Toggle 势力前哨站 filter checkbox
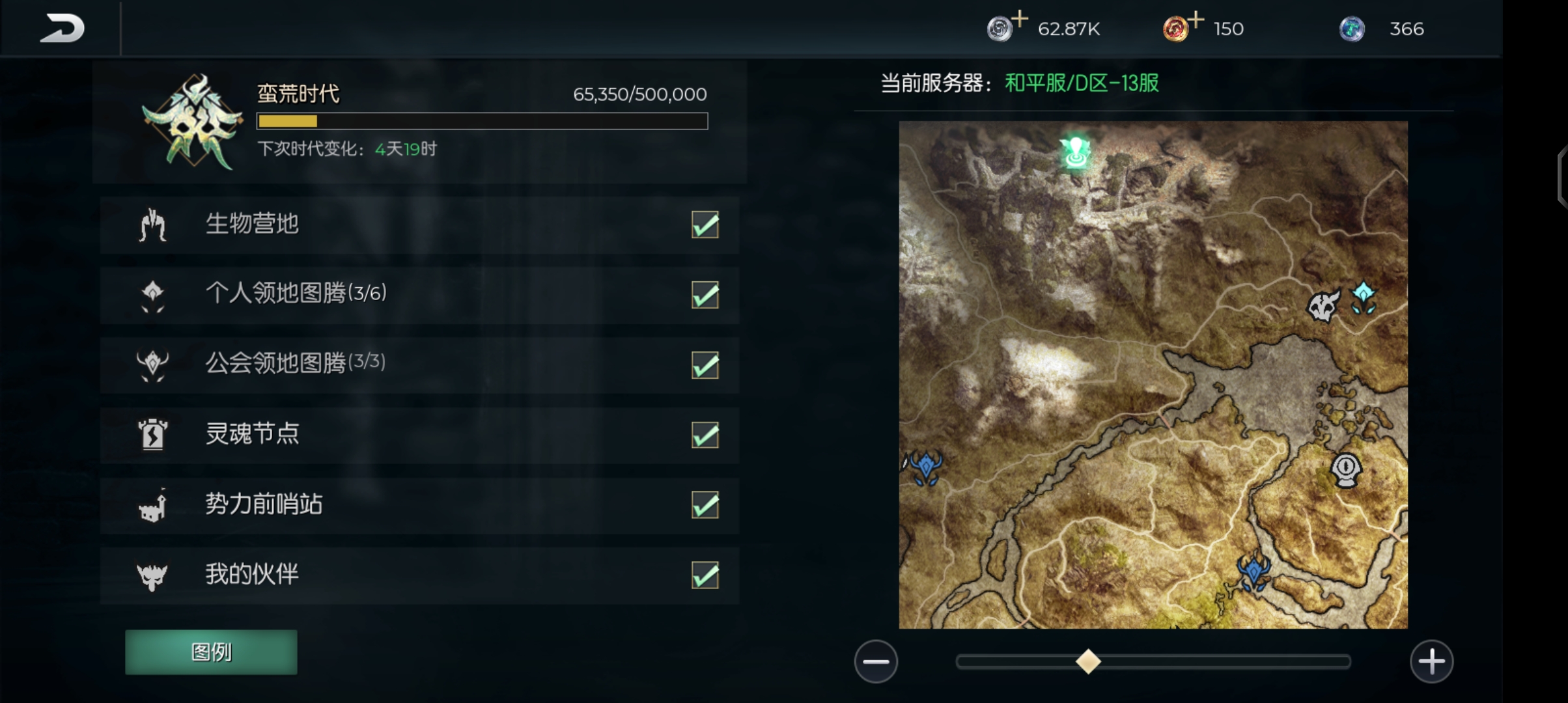 705,505
